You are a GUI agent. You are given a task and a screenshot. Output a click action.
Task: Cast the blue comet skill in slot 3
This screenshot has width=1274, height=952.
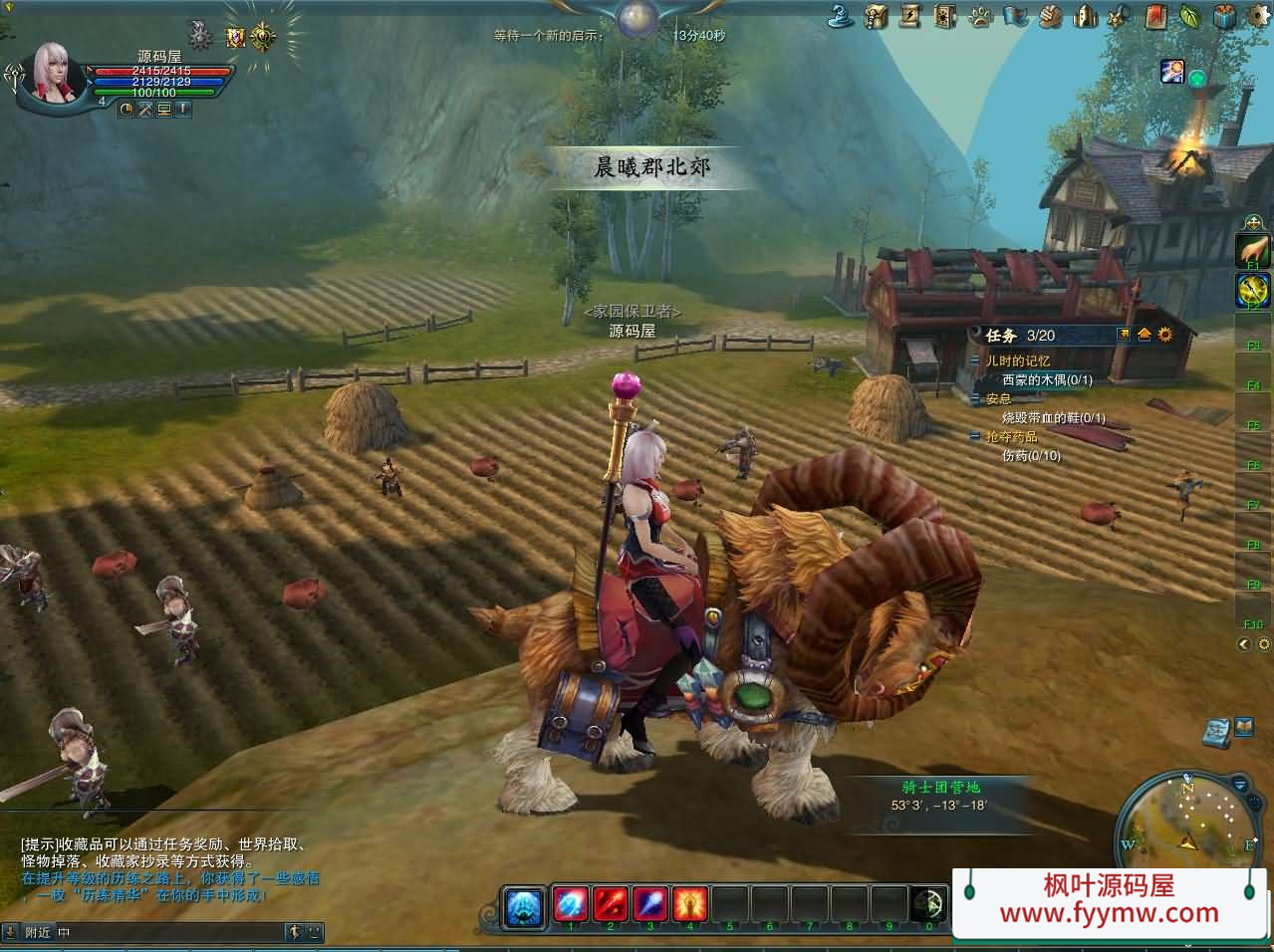(x=649, y=904)
